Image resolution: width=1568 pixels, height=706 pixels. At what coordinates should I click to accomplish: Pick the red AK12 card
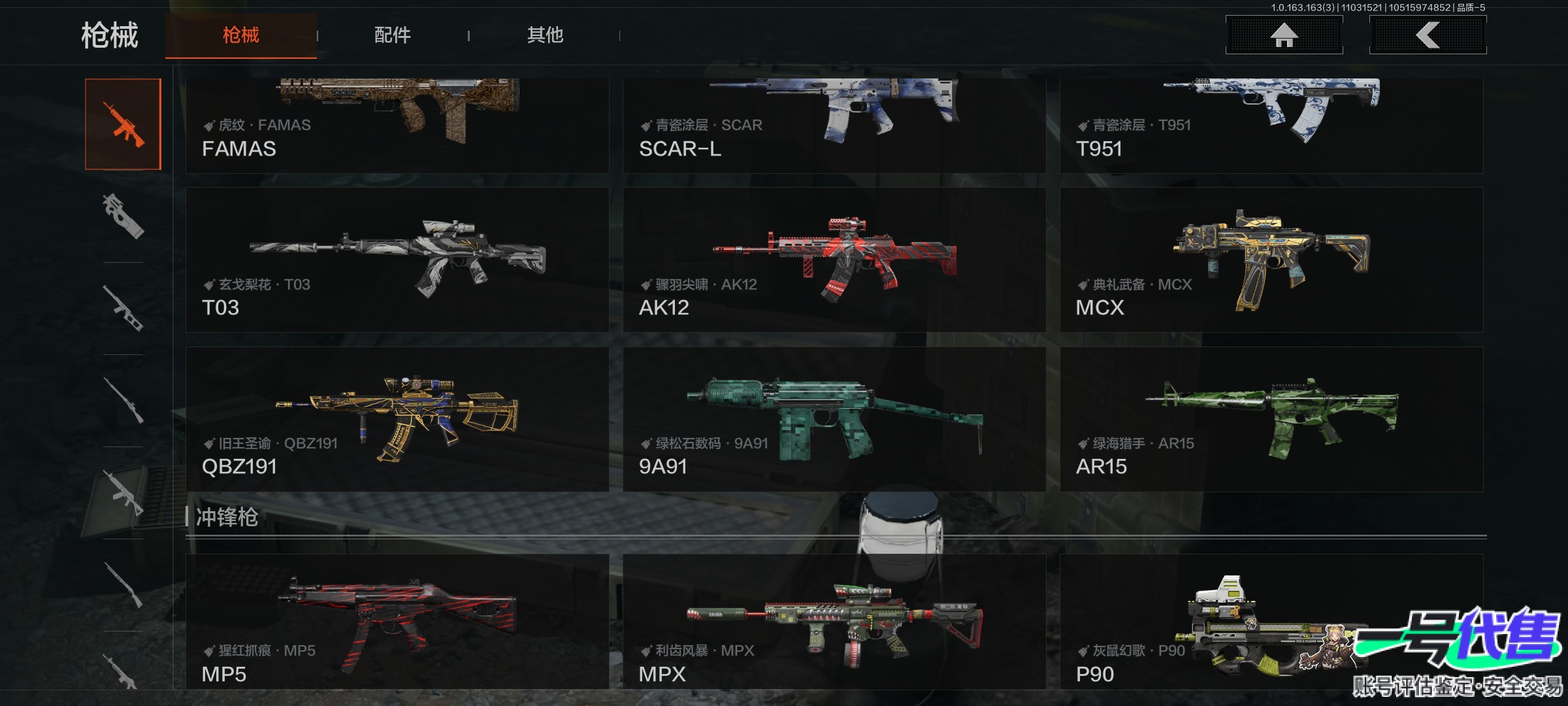click(x=834, y=260)
